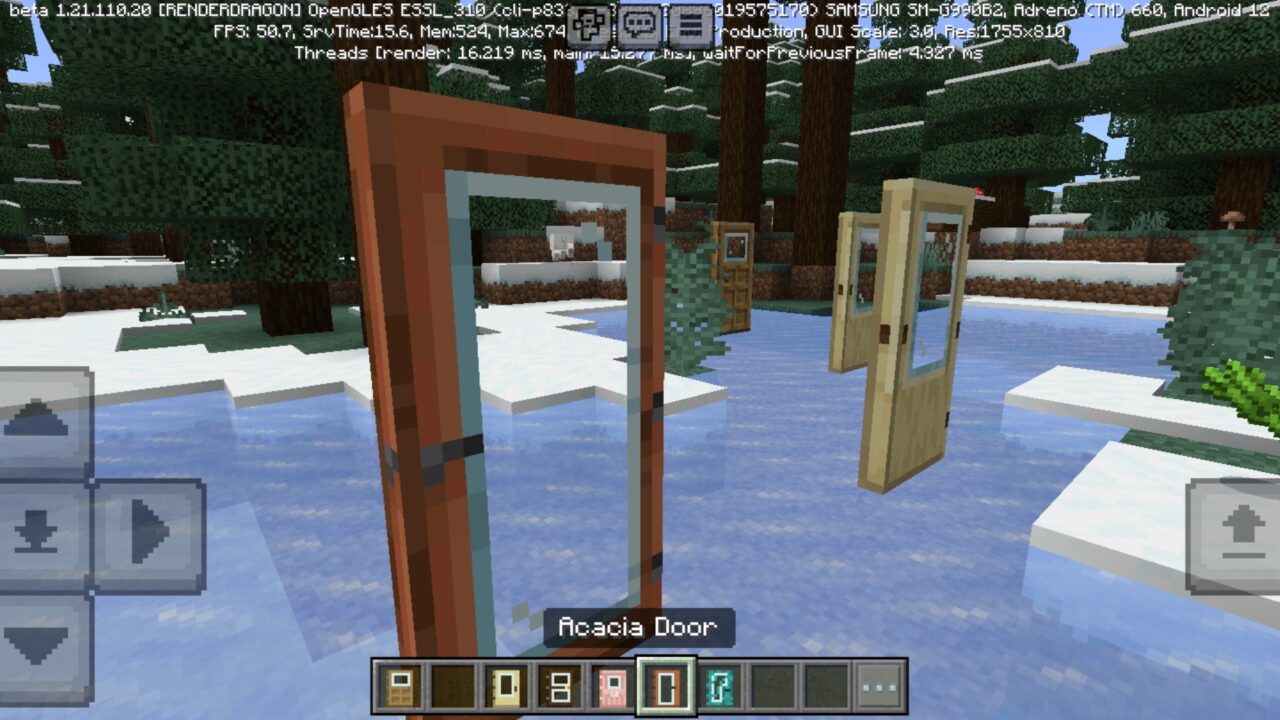The width and height of the screenshot is (1280, 720).
Task: Open expanded inventory via the three-dots hotbar button
Action: click(x=878, y=685)
